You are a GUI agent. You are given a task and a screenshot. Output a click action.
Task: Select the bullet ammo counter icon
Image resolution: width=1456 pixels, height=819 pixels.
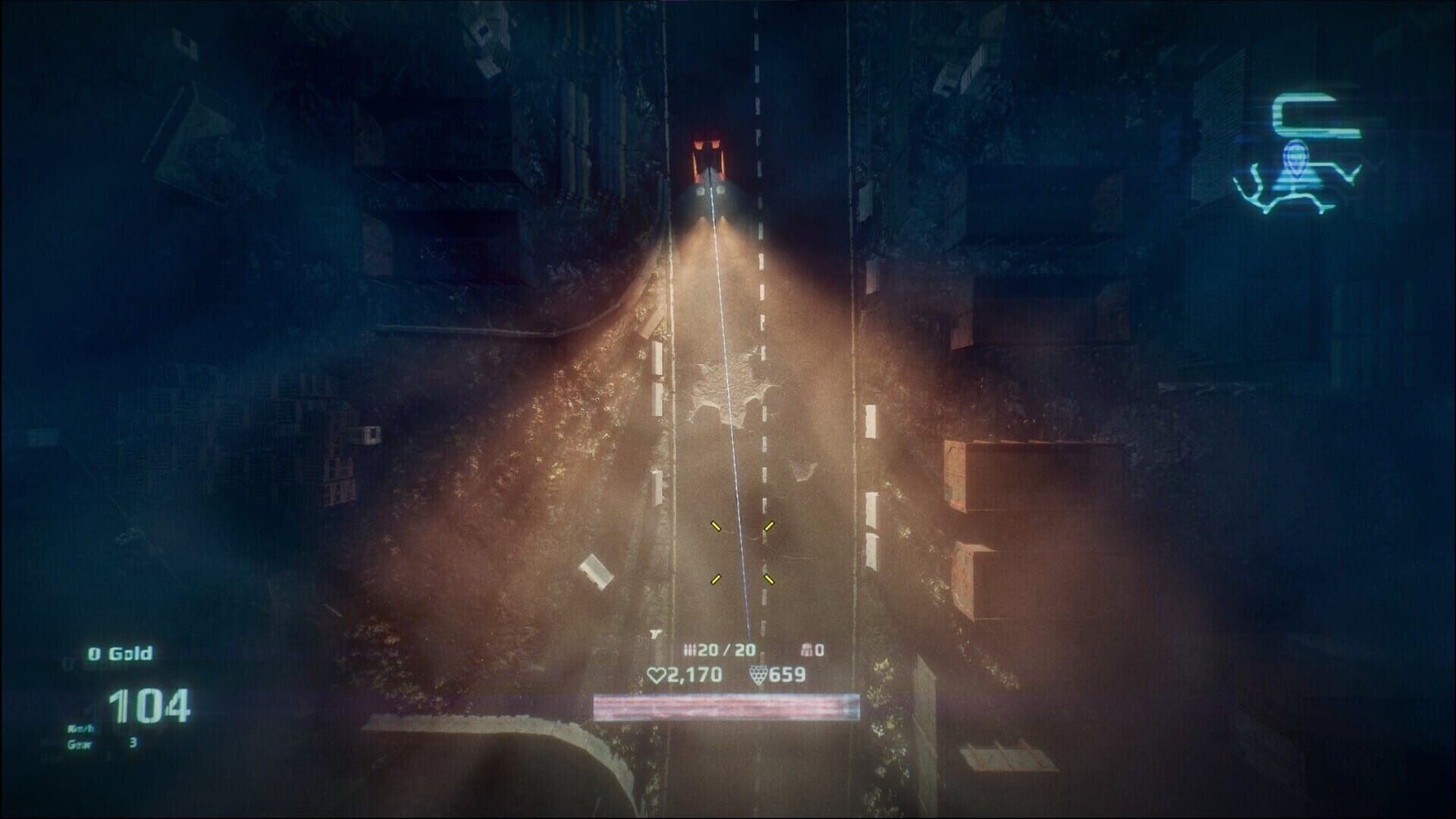(689, 650)
